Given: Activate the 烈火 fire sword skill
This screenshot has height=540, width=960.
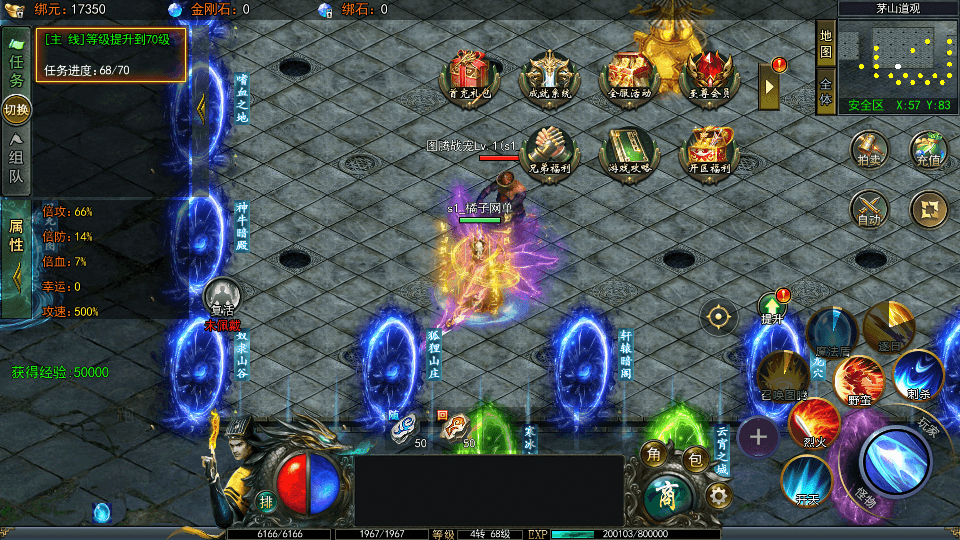Looking at the screenshot, I should pyautogui.click(x=814, y=423).
